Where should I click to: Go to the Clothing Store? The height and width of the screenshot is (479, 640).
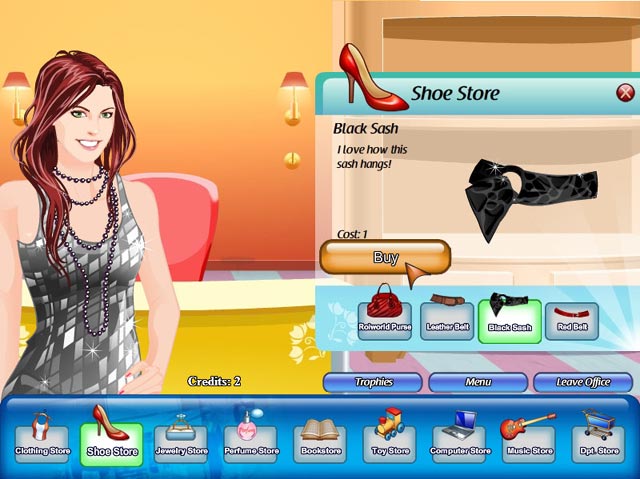(42, 439)
